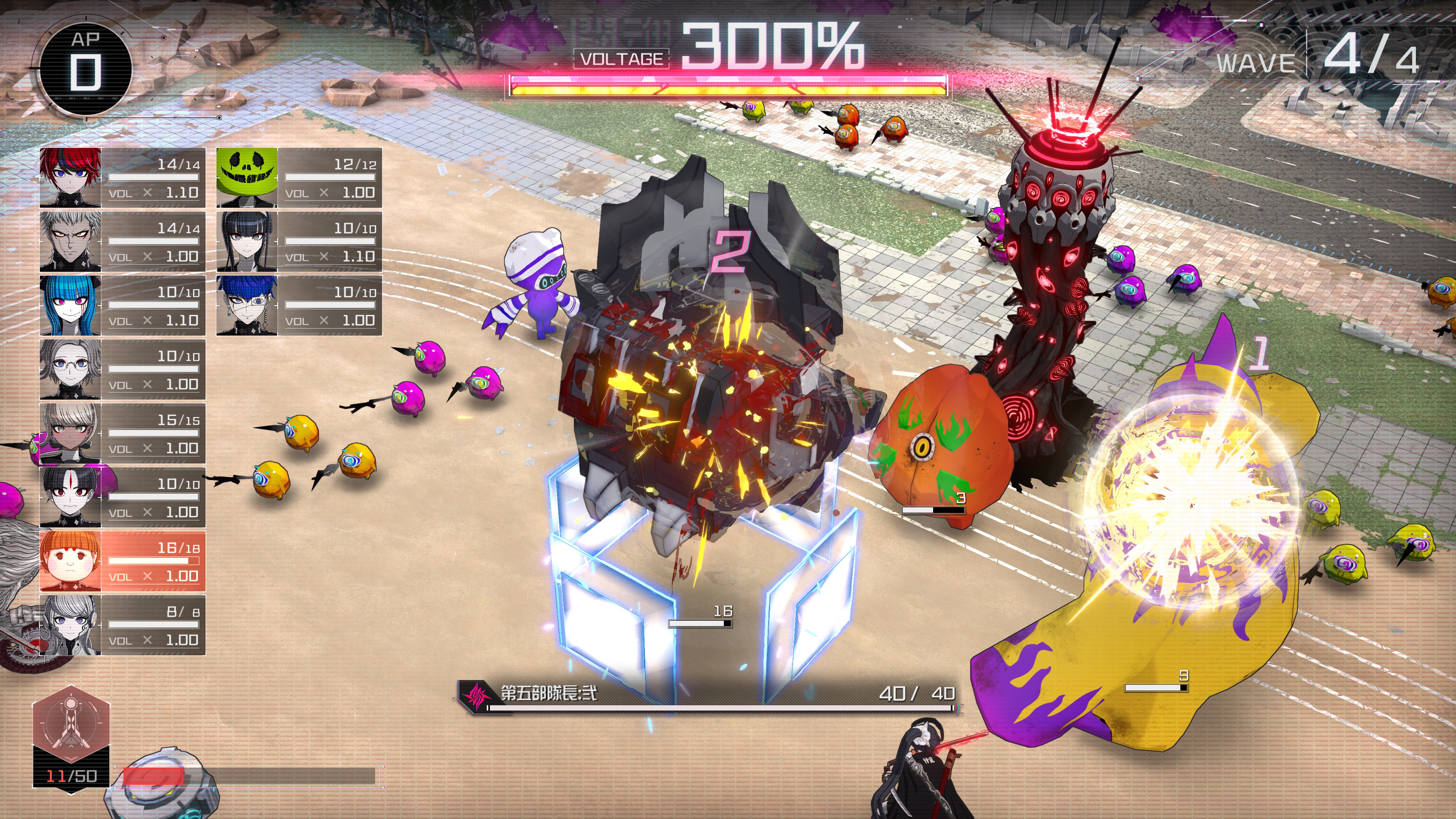Select the dark blue-haired eyepatch character
The width and height of the screenshot is (1456, 819).
[x=299, y=306]
